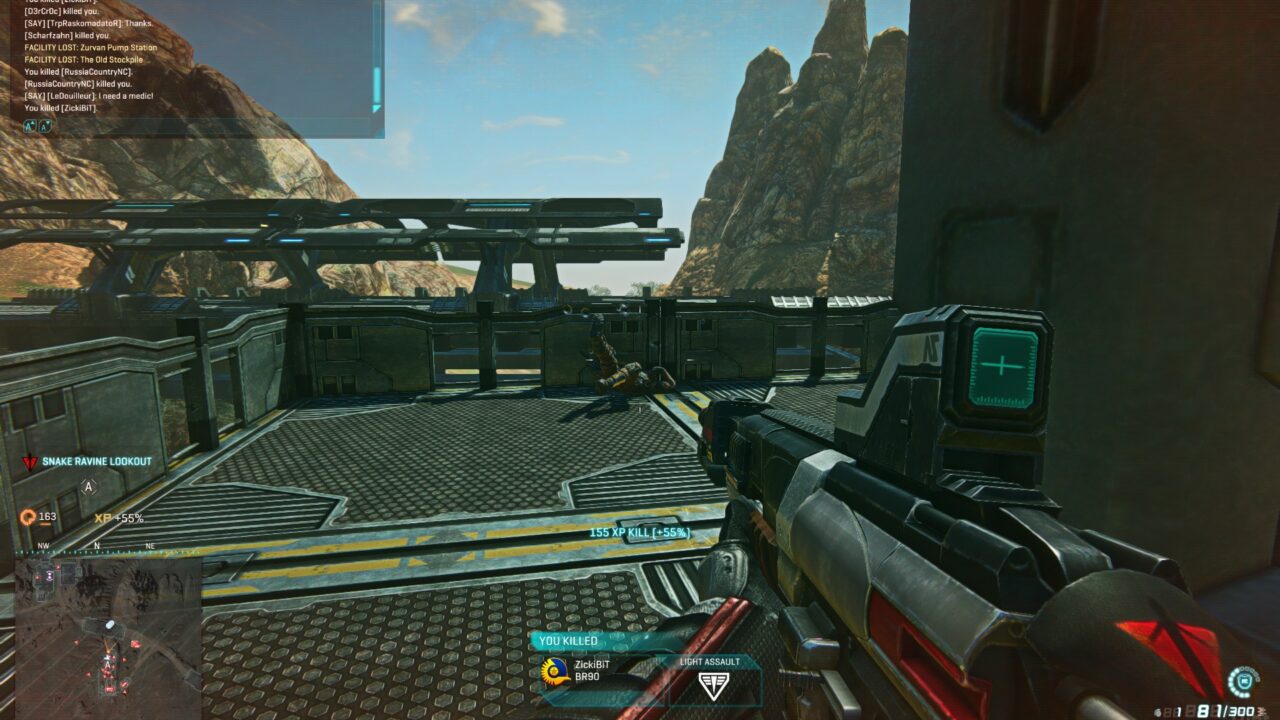
Task: Select ZickiBiT's kill card avatar
Action: click(555, 670)
